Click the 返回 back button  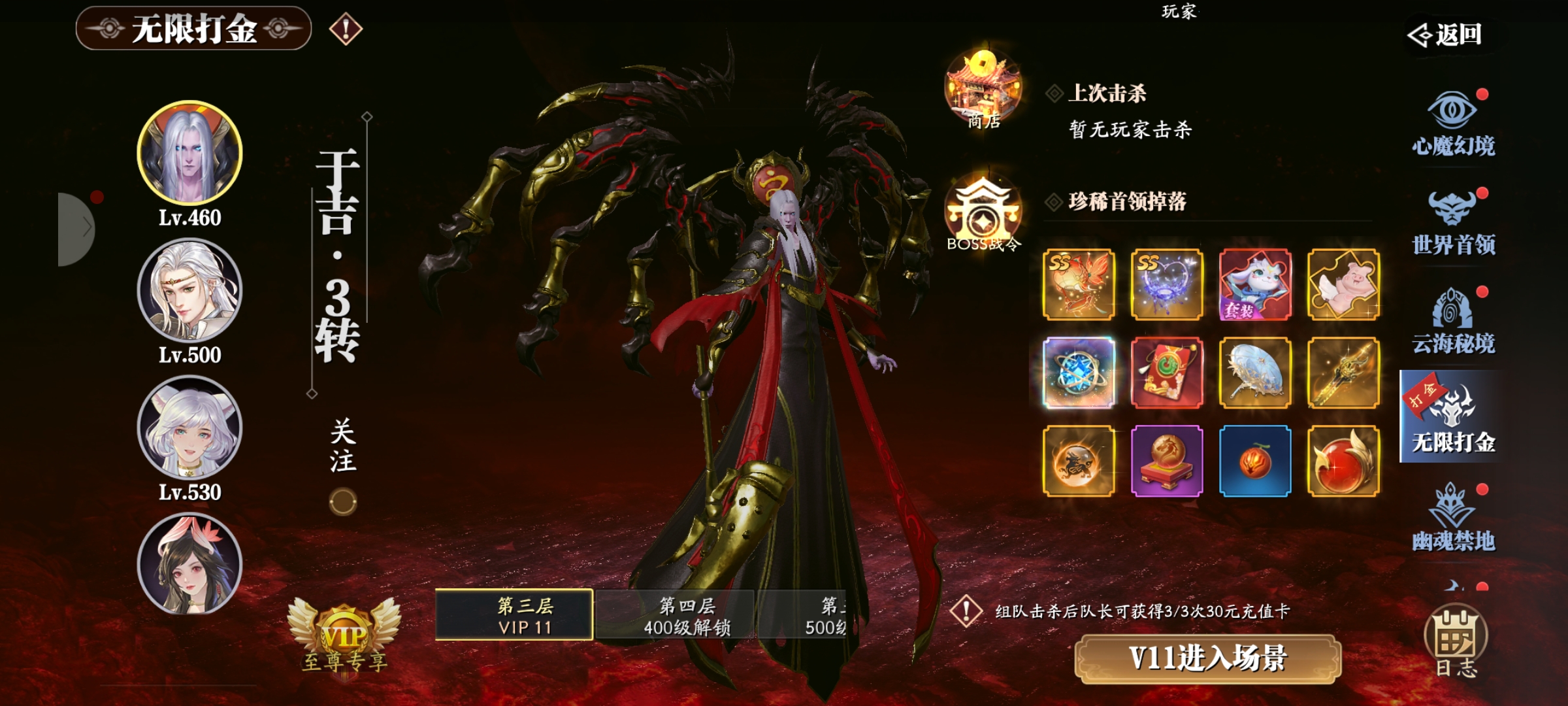[1445, 35]
